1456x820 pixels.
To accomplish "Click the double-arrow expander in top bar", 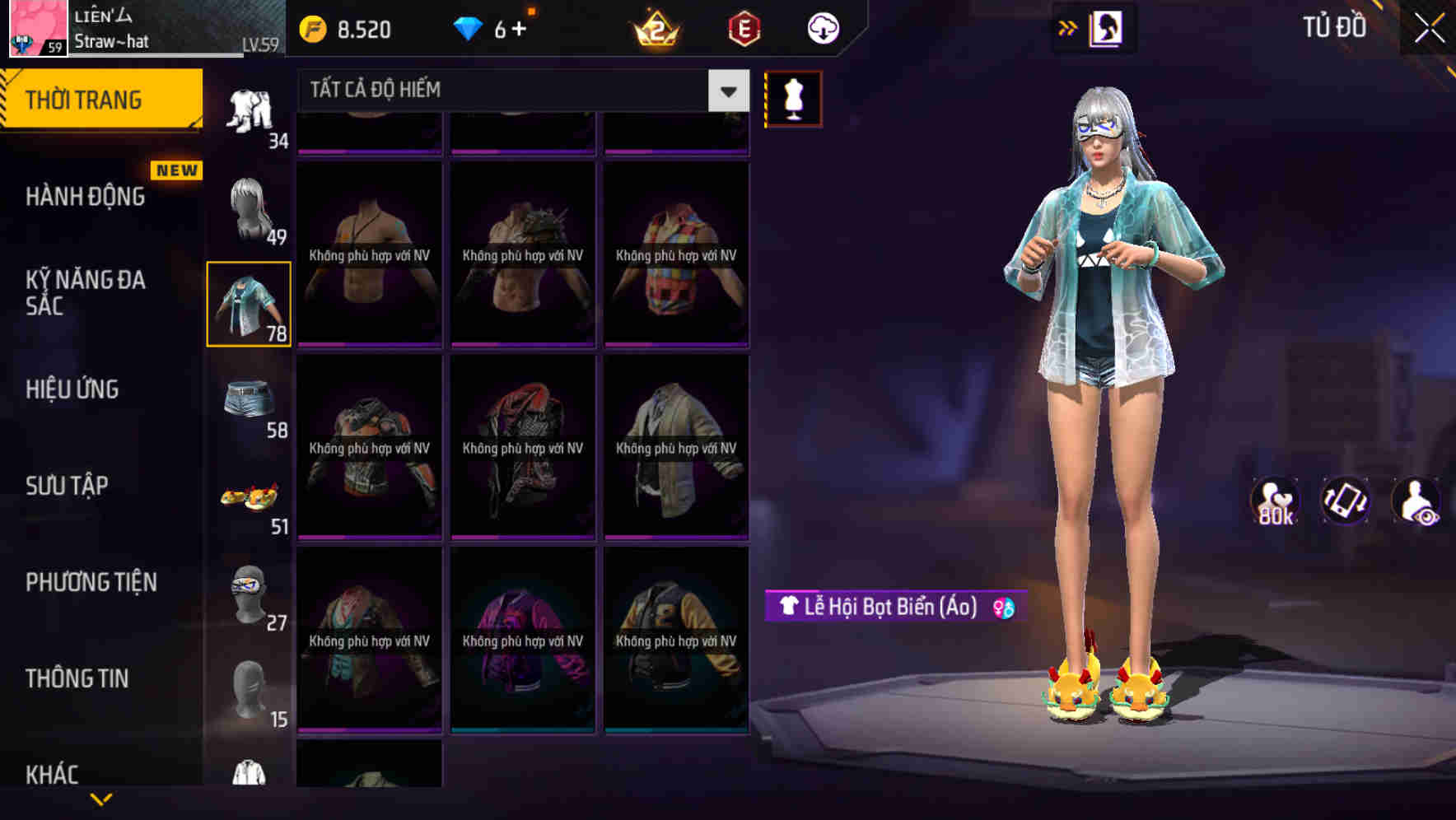I will tap(1066, 27).
